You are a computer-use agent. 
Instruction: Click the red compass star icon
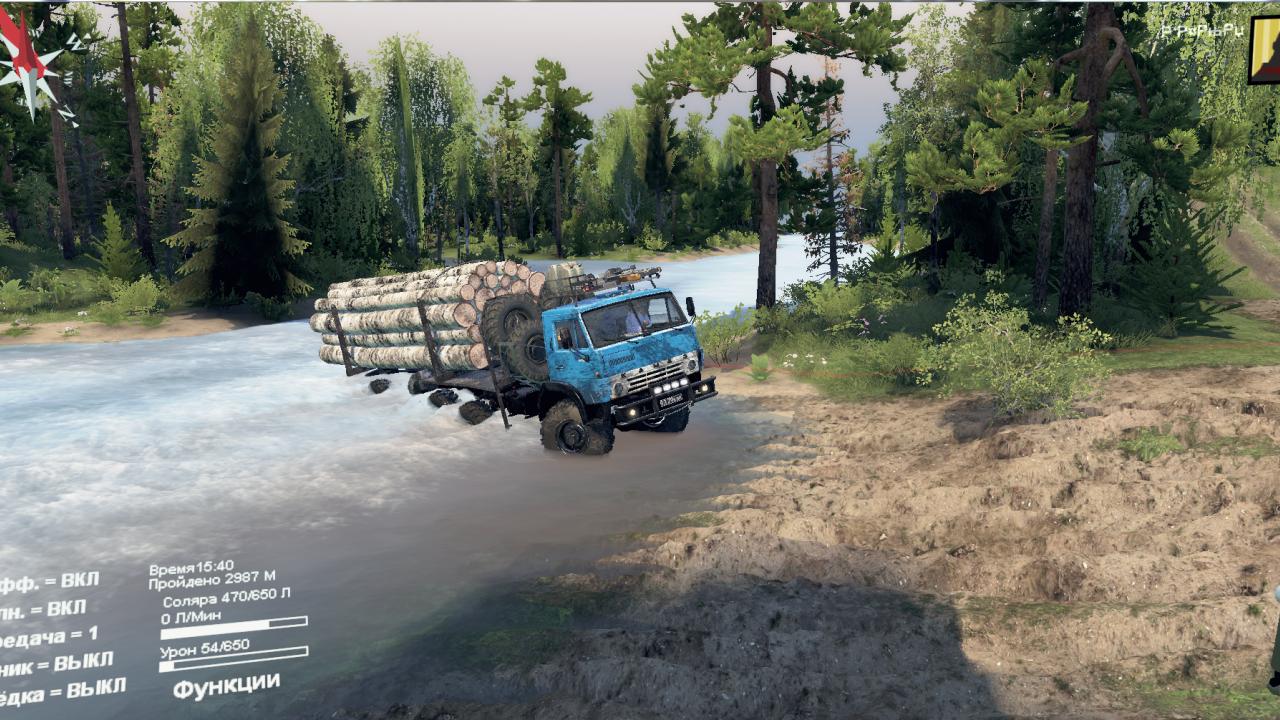[28, 60]
